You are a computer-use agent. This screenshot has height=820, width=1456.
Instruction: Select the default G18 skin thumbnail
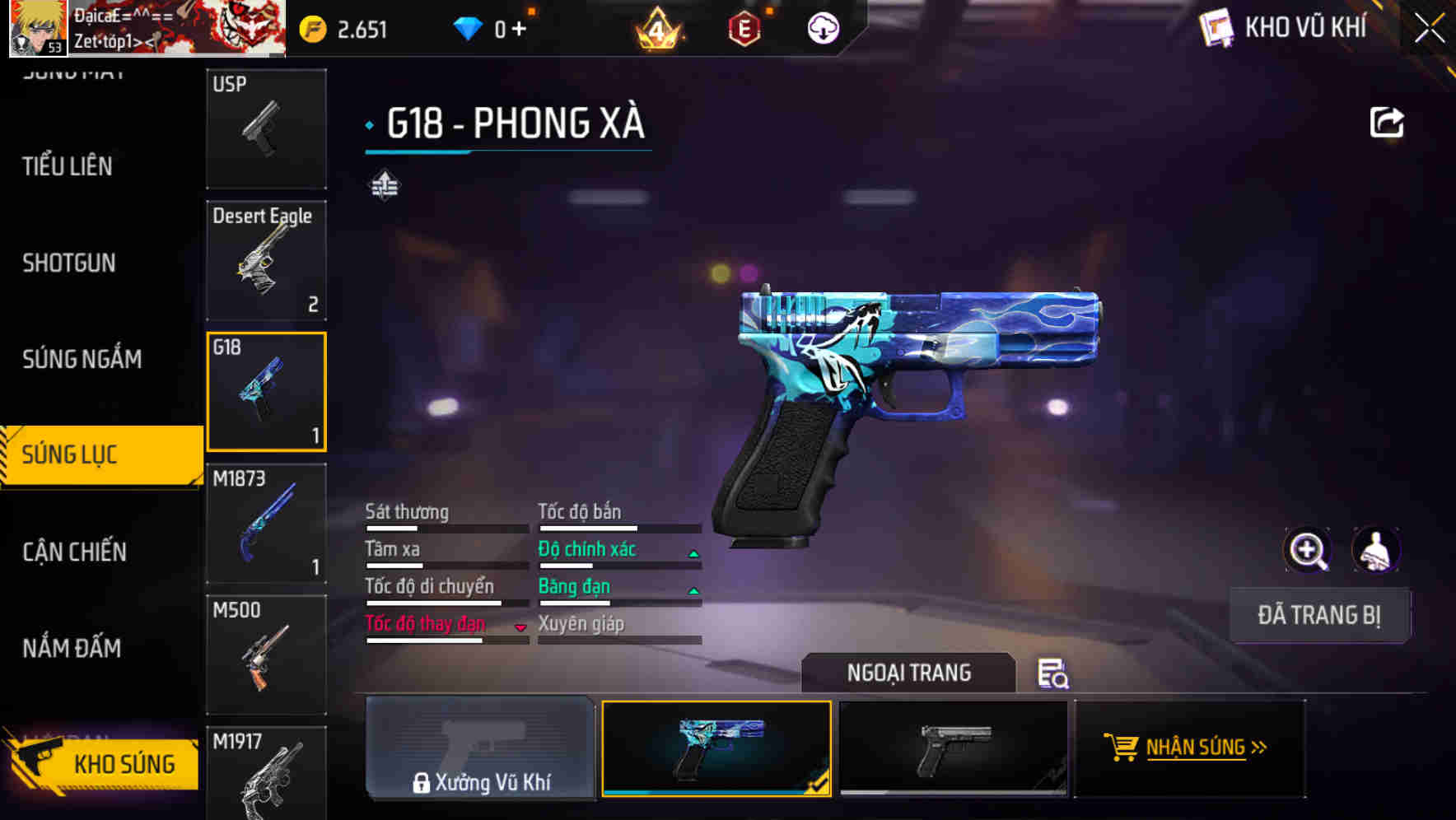click(x=952, y=748)
